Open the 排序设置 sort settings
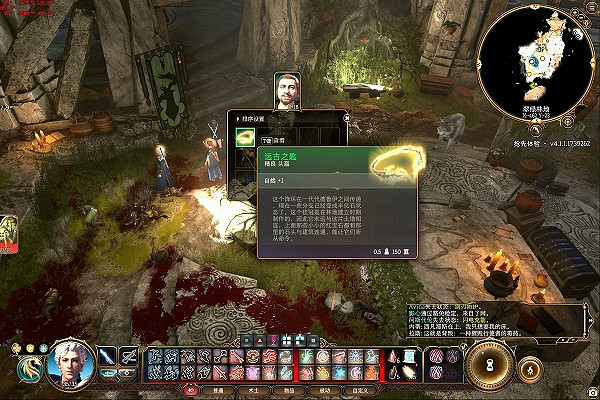 (x=258, y=114)
